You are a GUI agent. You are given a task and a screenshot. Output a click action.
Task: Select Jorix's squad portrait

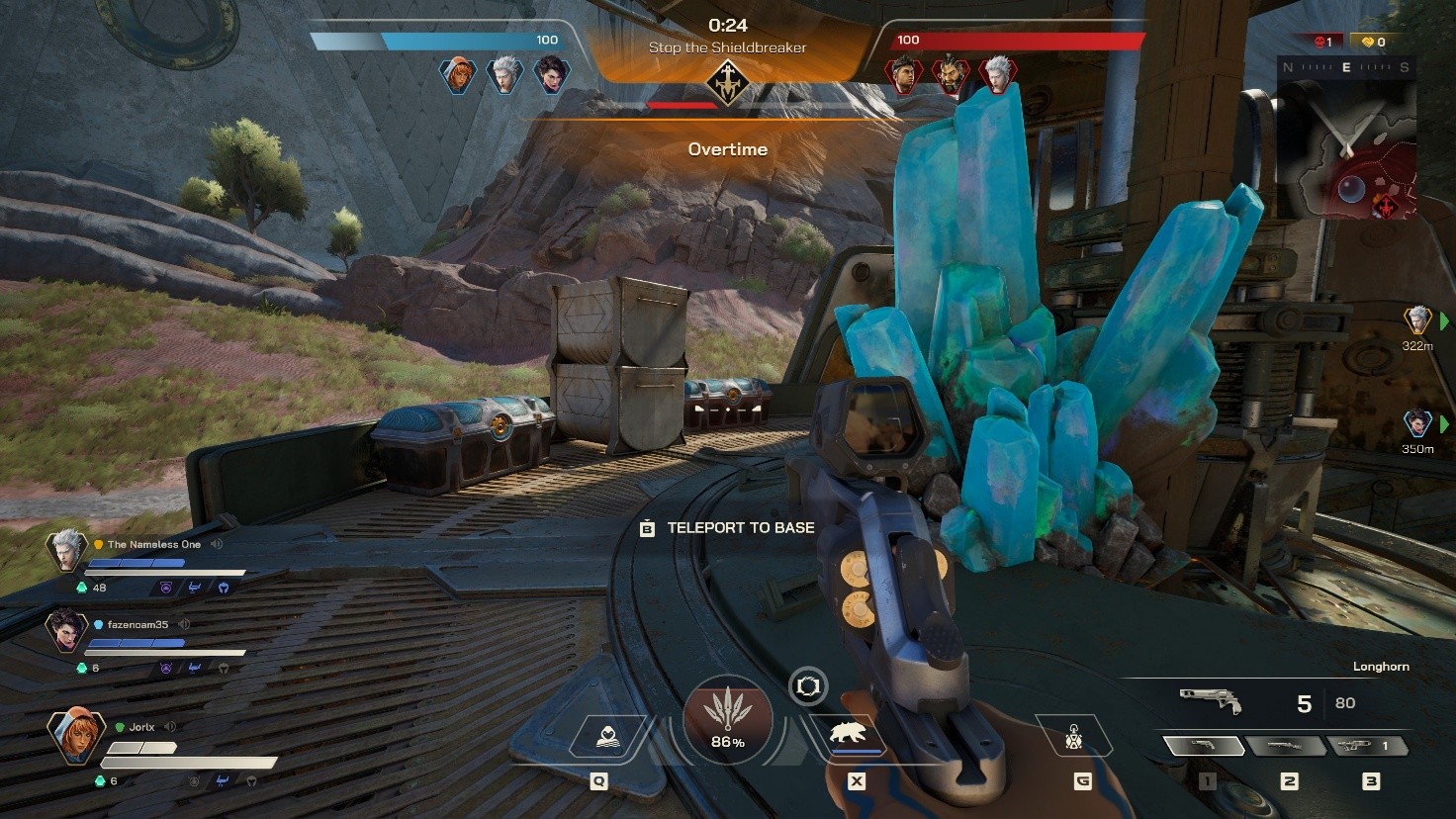coord(75,735)
